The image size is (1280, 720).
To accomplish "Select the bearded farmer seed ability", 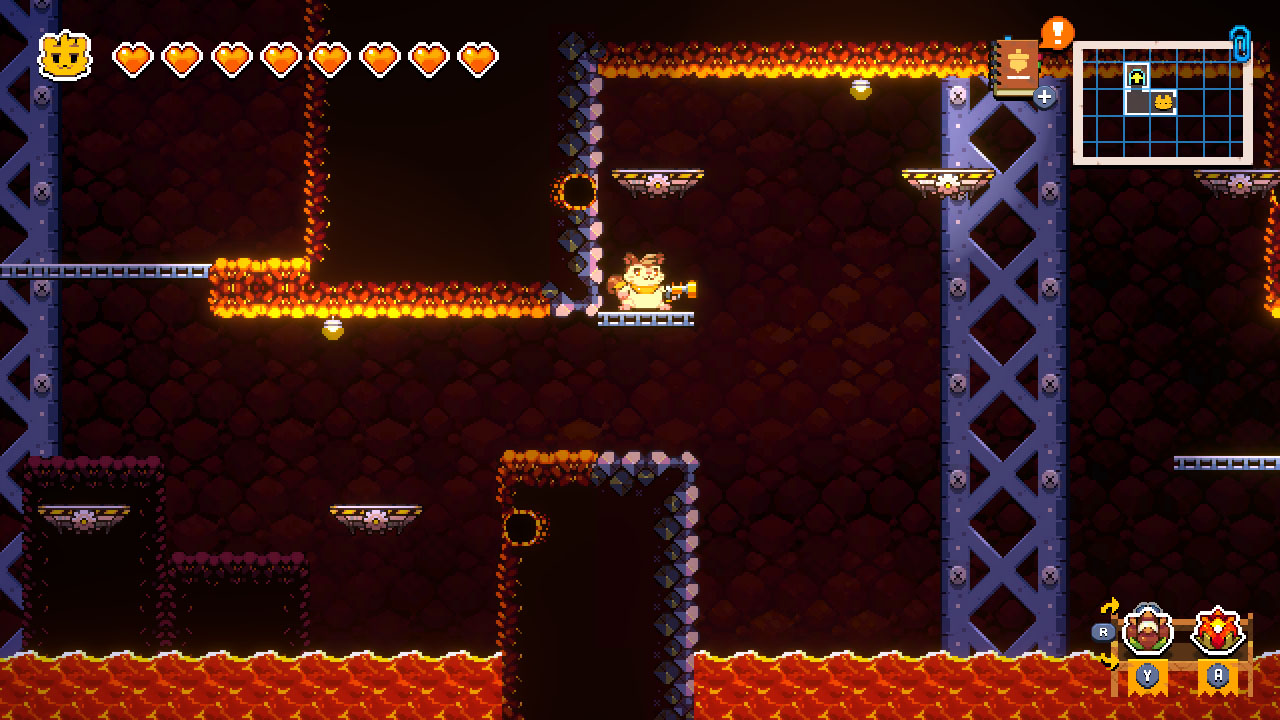I will click(x=1147, y=630).
